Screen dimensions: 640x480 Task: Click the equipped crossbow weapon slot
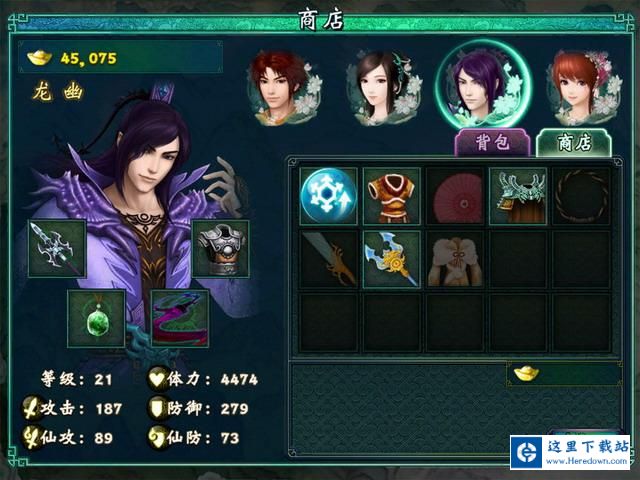pos(57,248)
